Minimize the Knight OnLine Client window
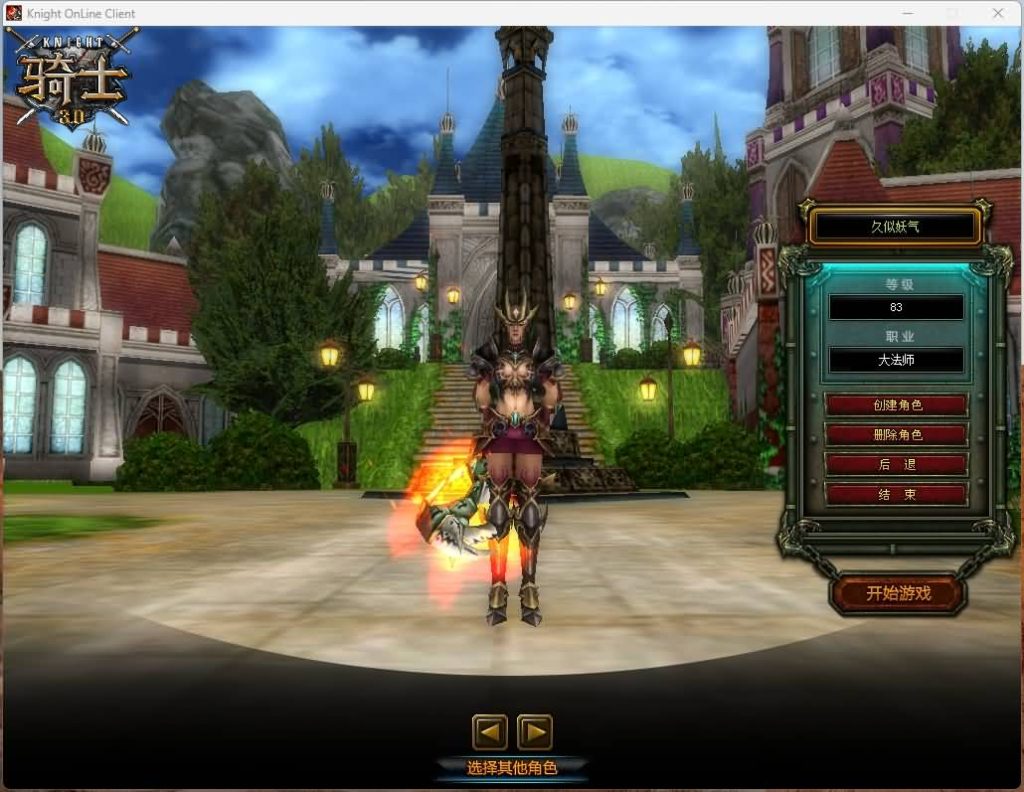This screenshot has height=792, width=1024. click(909, 13)
